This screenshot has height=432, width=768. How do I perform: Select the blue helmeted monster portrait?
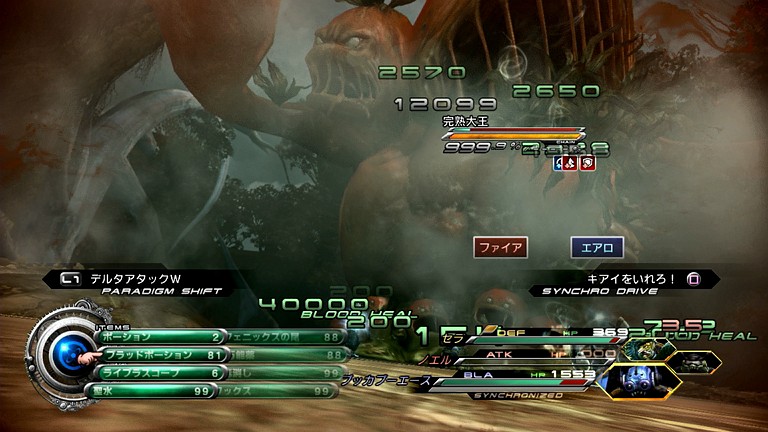coord(625,381)
